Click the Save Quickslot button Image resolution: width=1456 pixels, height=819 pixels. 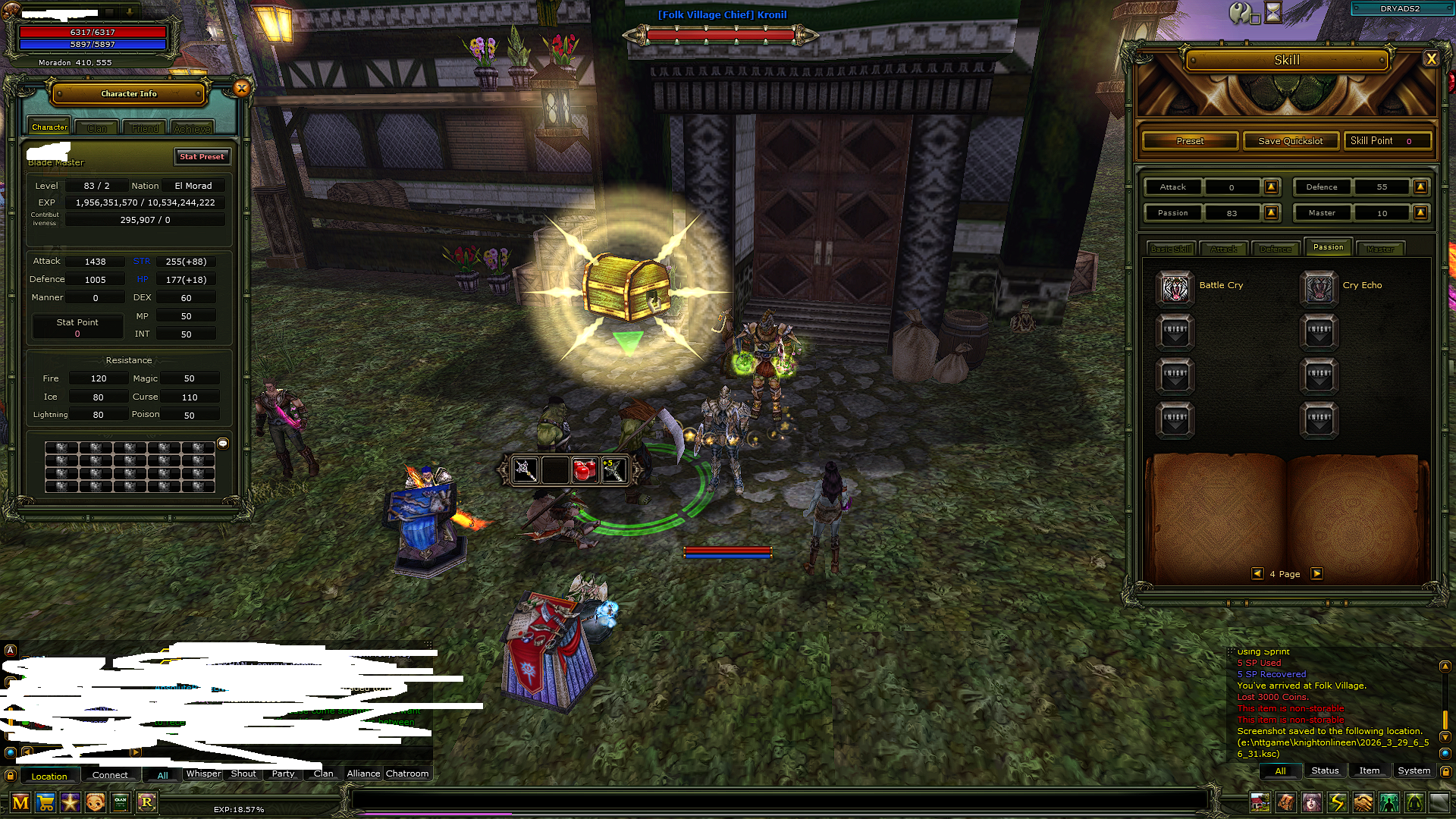[x=1290, y=140]
